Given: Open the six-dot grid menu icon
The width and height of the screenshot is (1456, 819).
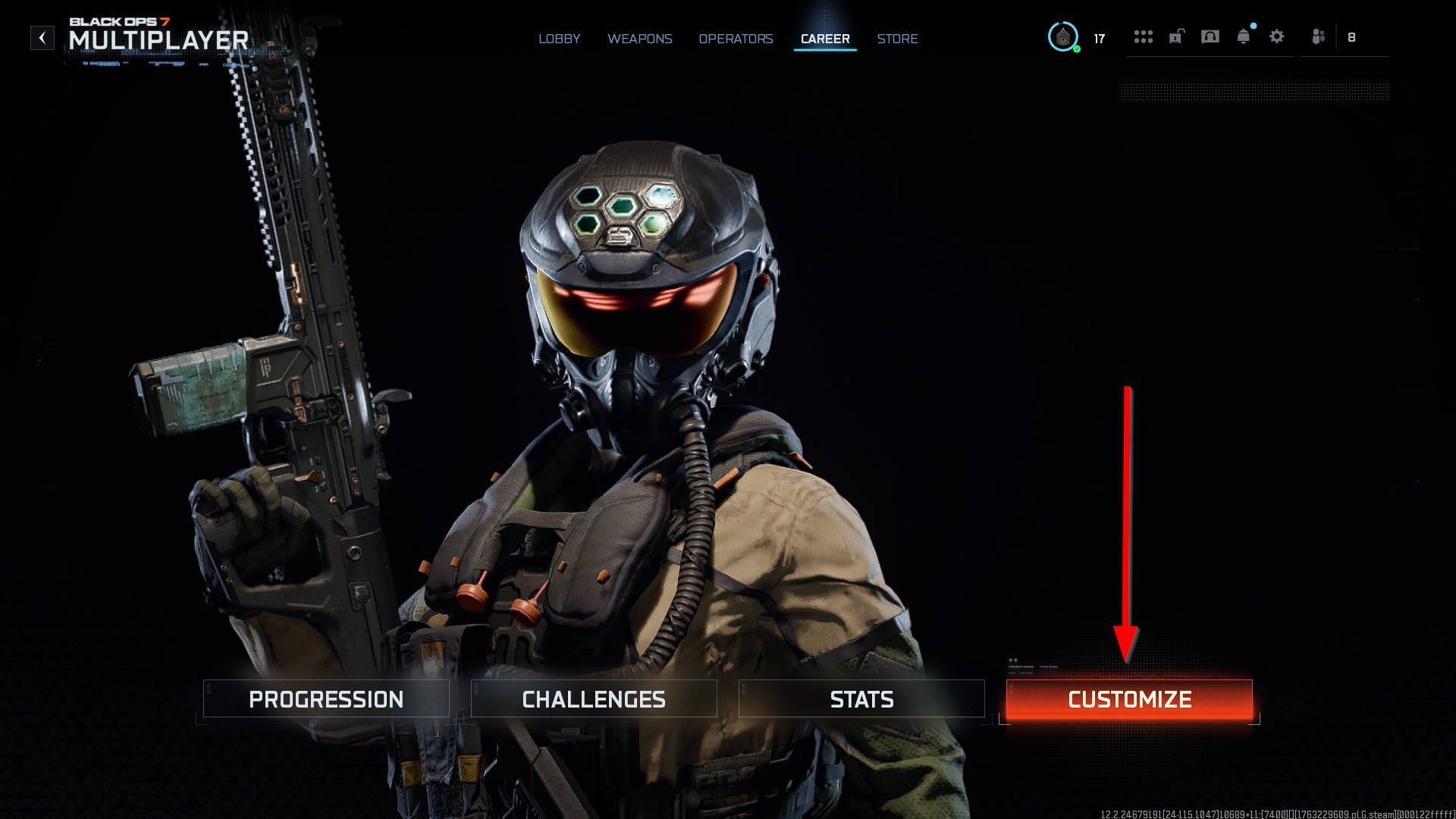Looking at the screenshot, I should [1143, 36].
